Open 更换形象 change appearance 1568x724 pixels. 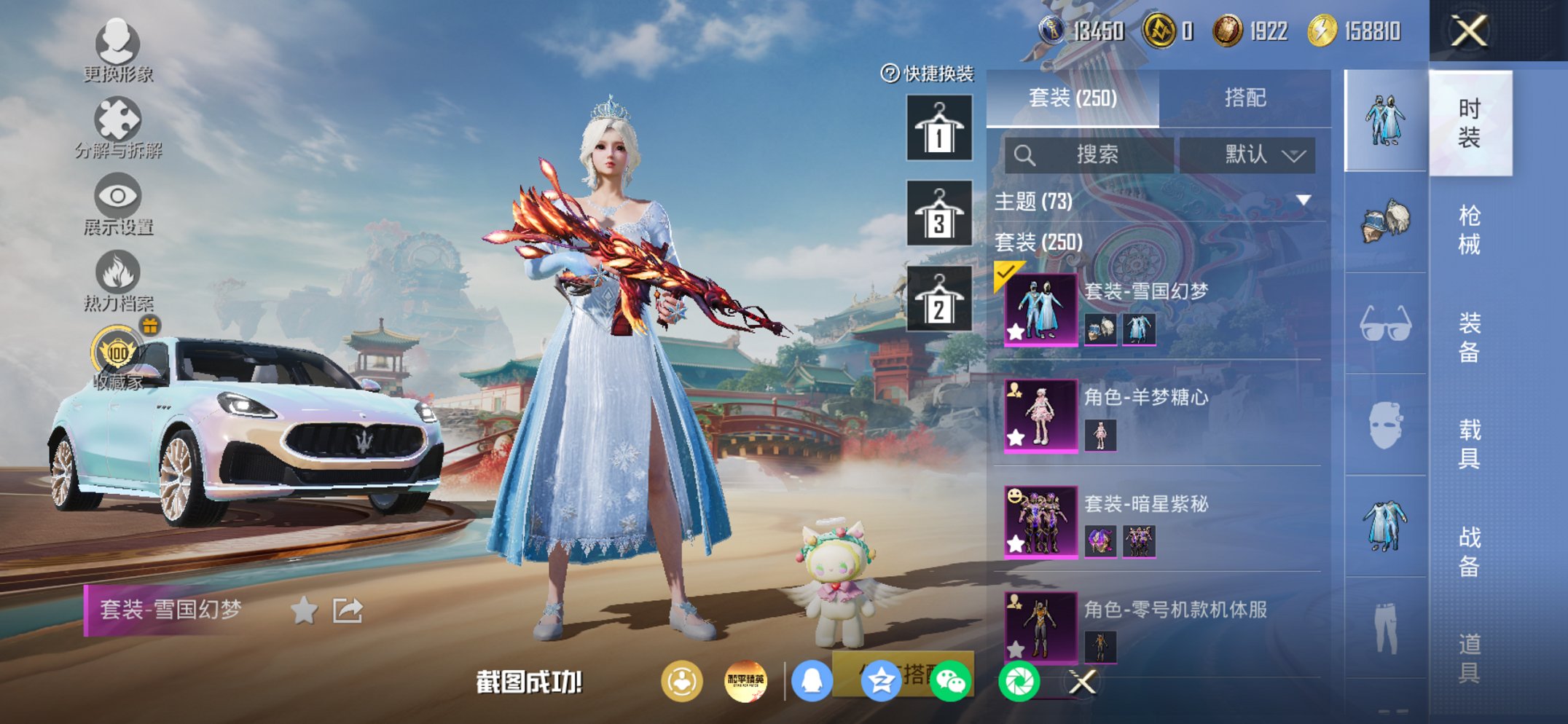point(117,51)
